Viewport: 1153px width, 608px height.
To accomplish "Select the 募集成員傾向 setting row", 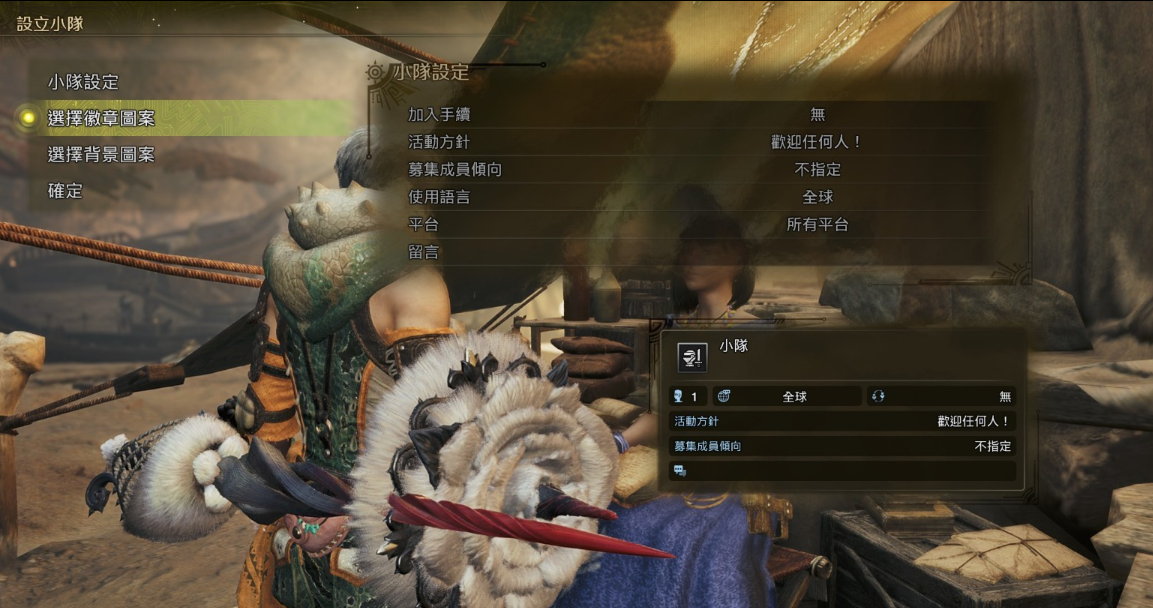I will click(700, 170).
